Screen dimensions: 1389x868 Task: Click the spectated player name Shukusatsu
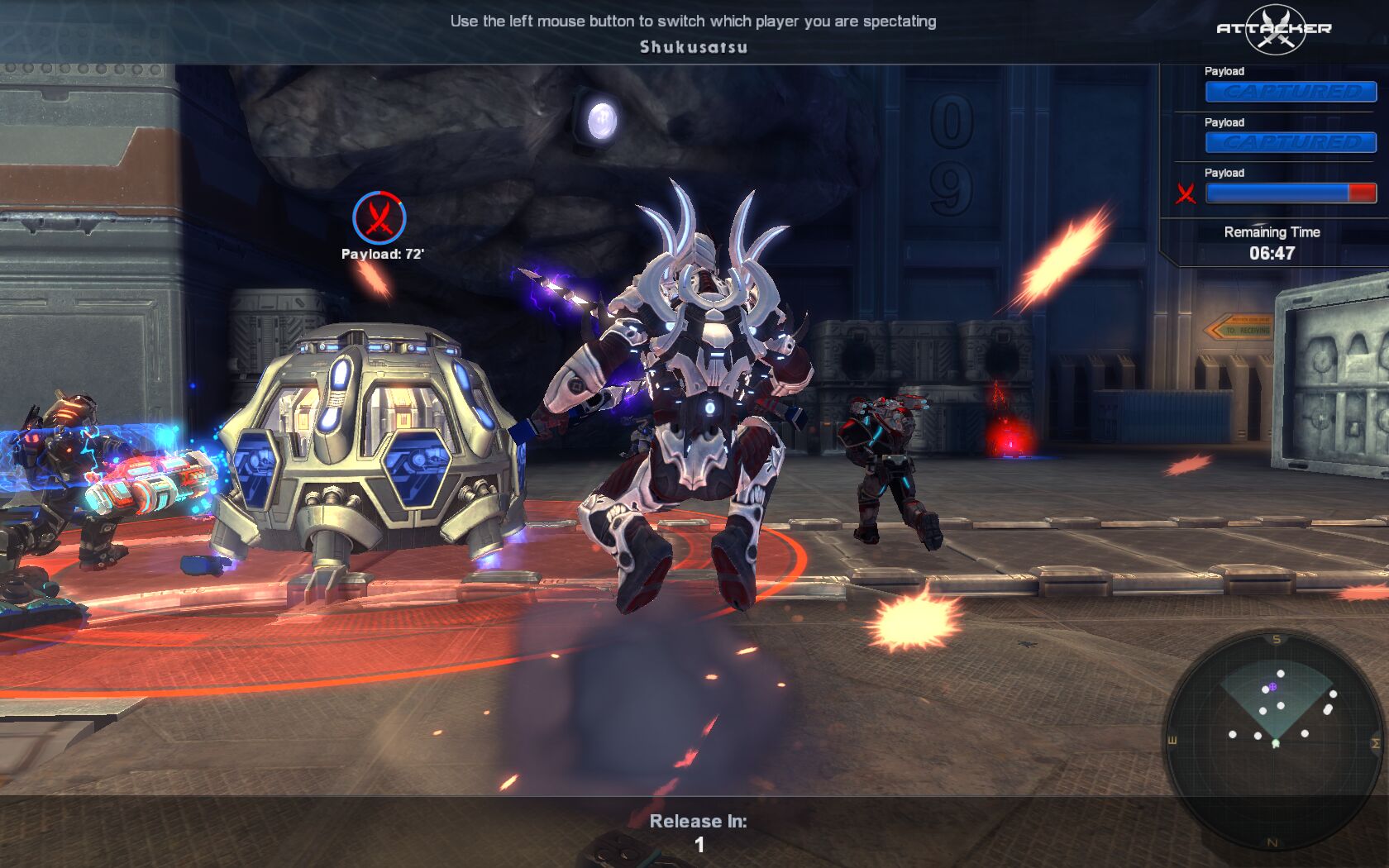694,47
